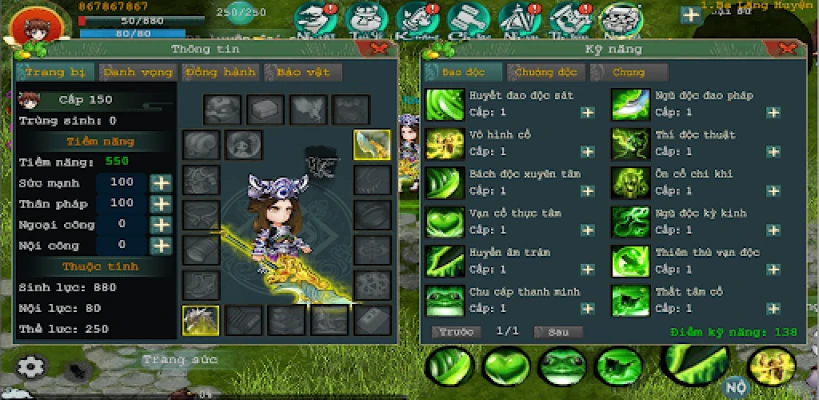Upgrade Huyết đao độc sát skill level
The image size is (819, 400).
[x=587, y=113]
